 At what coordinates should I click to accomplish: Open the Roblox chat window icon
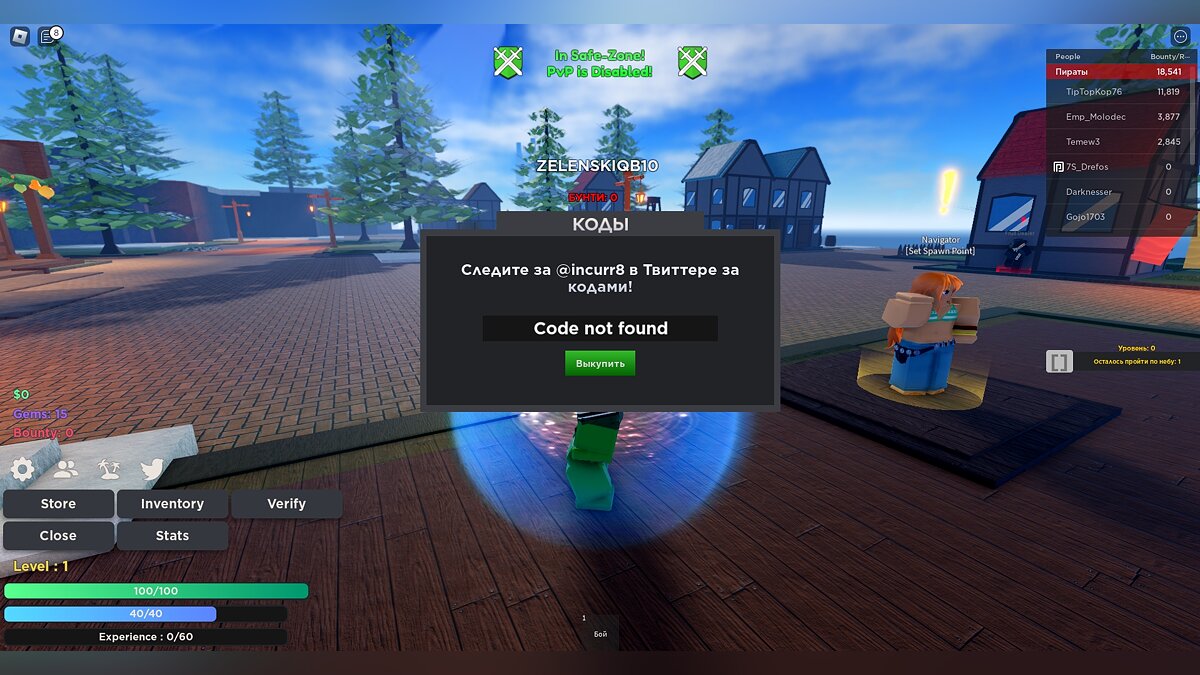48,37
